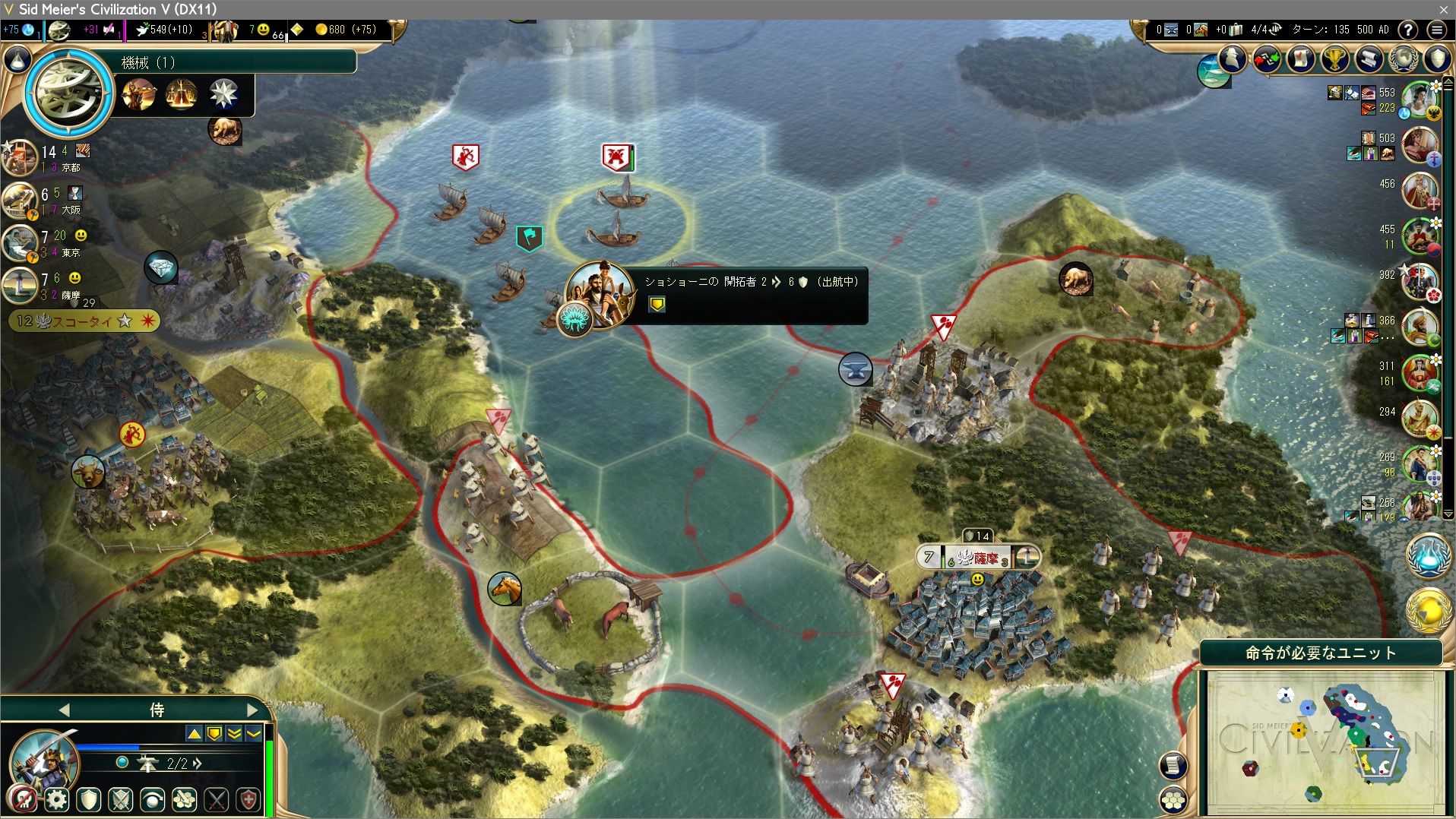
Task: Open the 12 スコータイ city-state notification banner
Action: click(x=84, y=321)
